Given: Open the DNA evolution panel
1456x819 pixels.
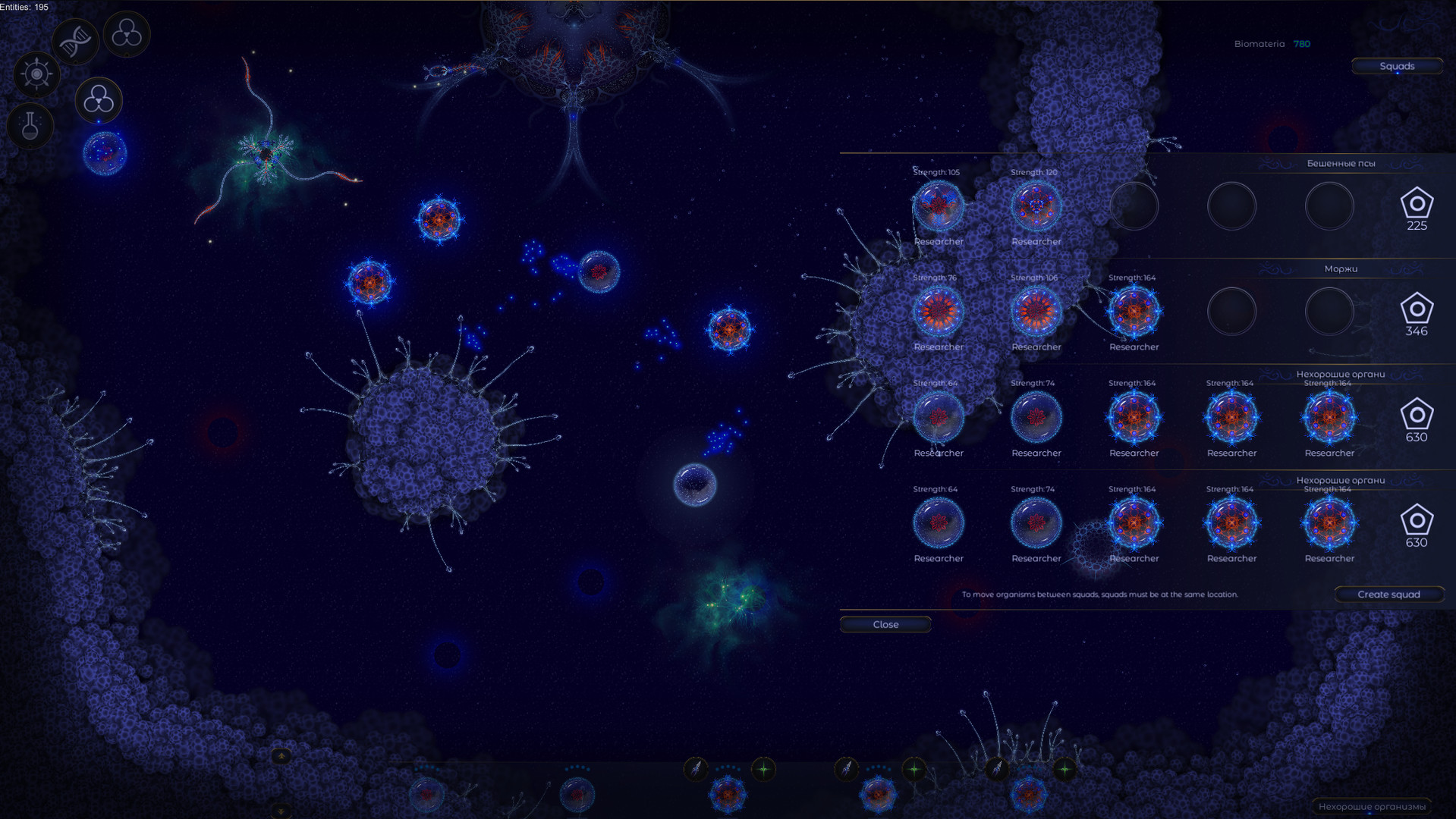Looking at the screenshot, I should (75, 39).
